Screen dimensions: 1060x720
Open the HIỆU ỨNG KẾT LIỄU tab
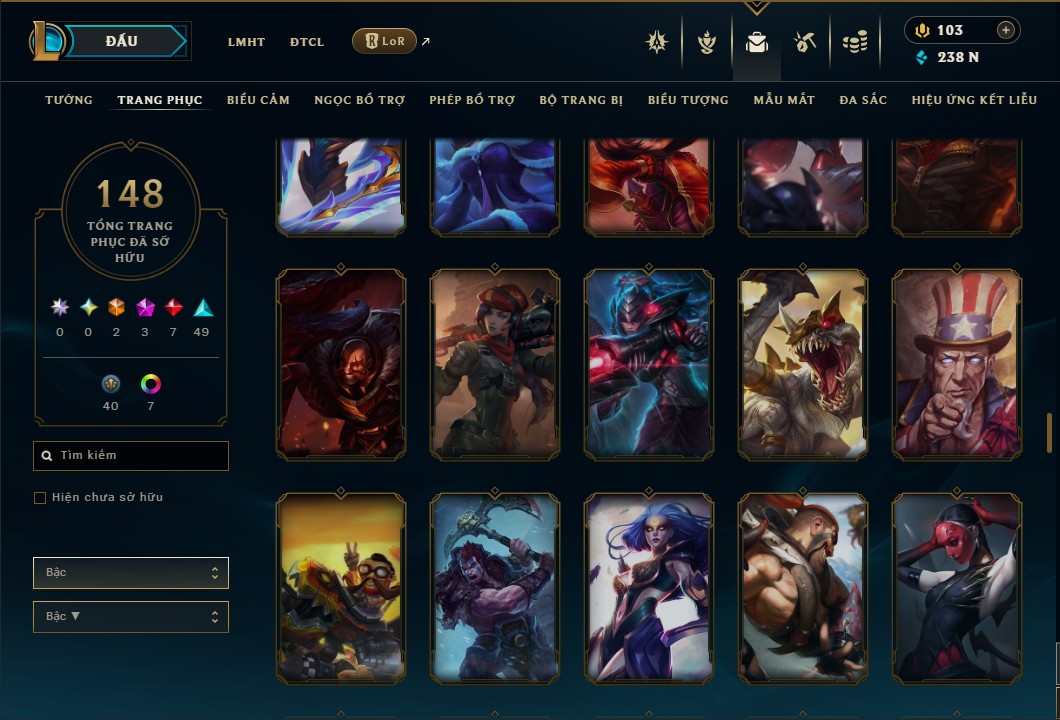coord(974,100)
